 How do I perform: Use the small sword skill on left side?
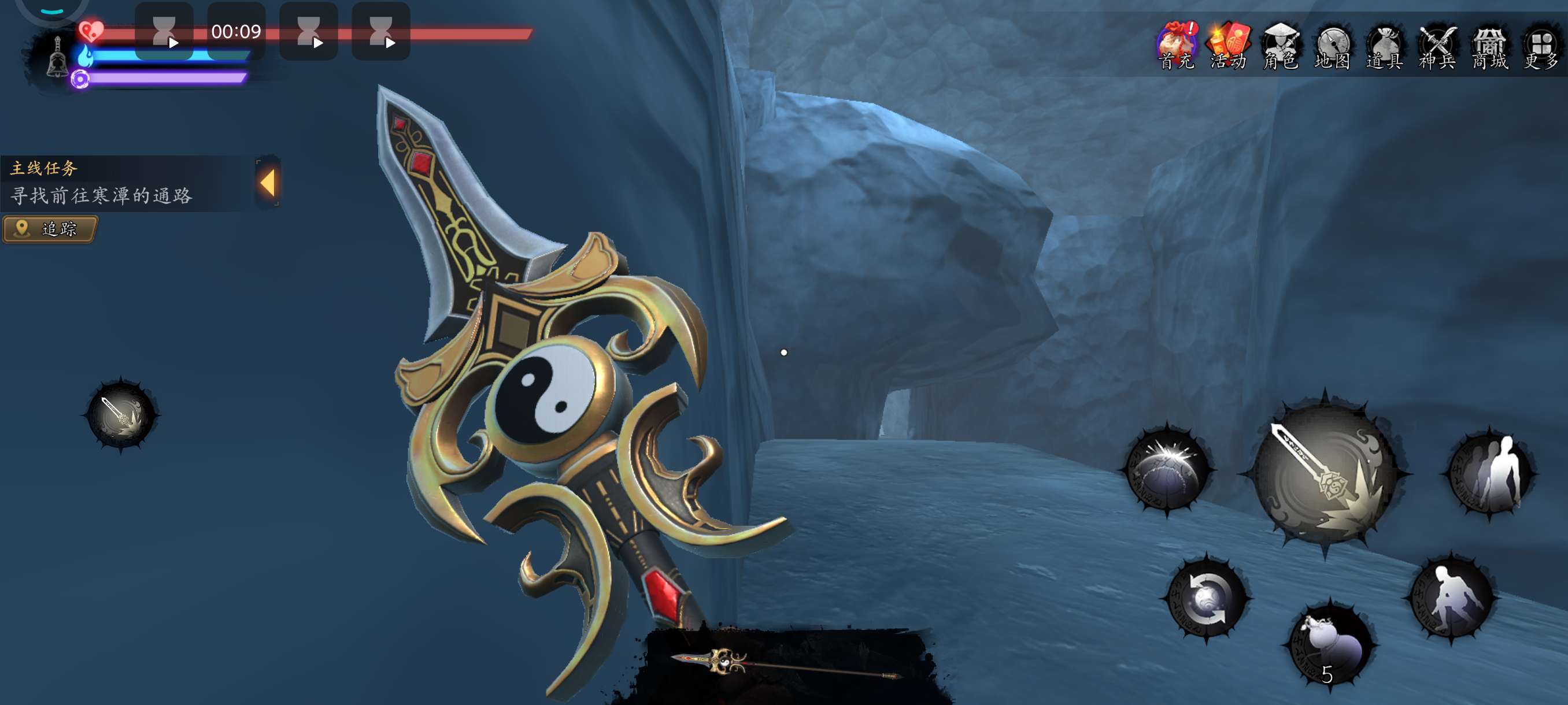120,415
